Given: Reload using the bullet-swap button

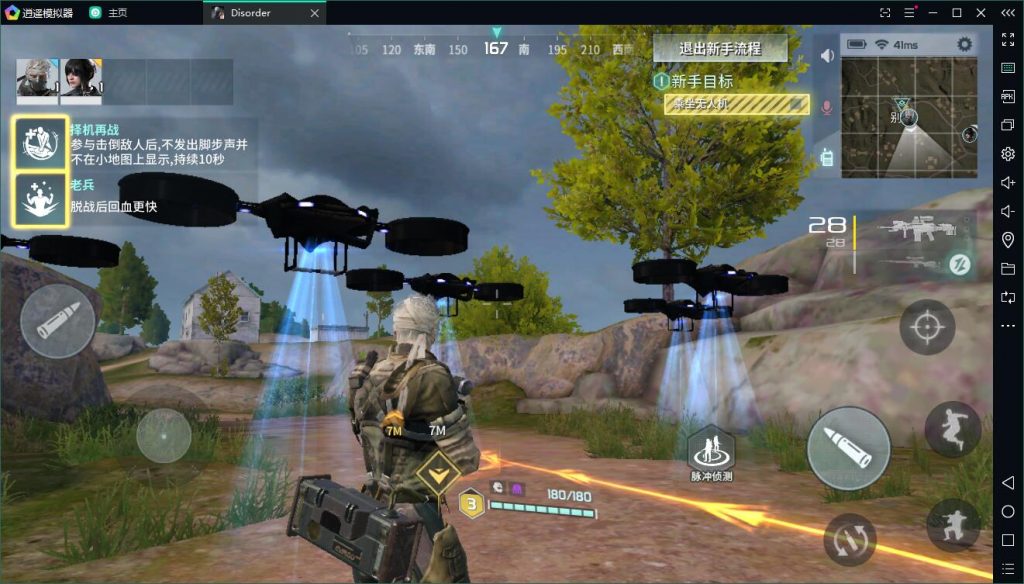Looking at the screenshot, I should coord(850,539).
